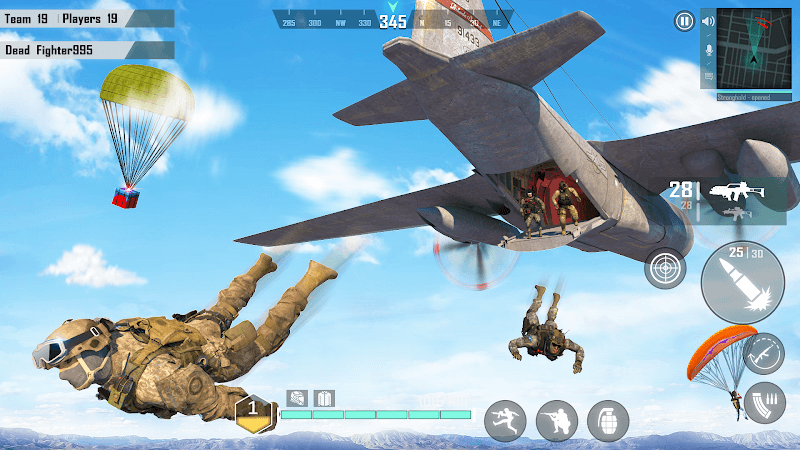Image resolution: width=800 pixels, height=450 pixels.
Task: Throw a grenade with the grenade button
Action: 608,421
